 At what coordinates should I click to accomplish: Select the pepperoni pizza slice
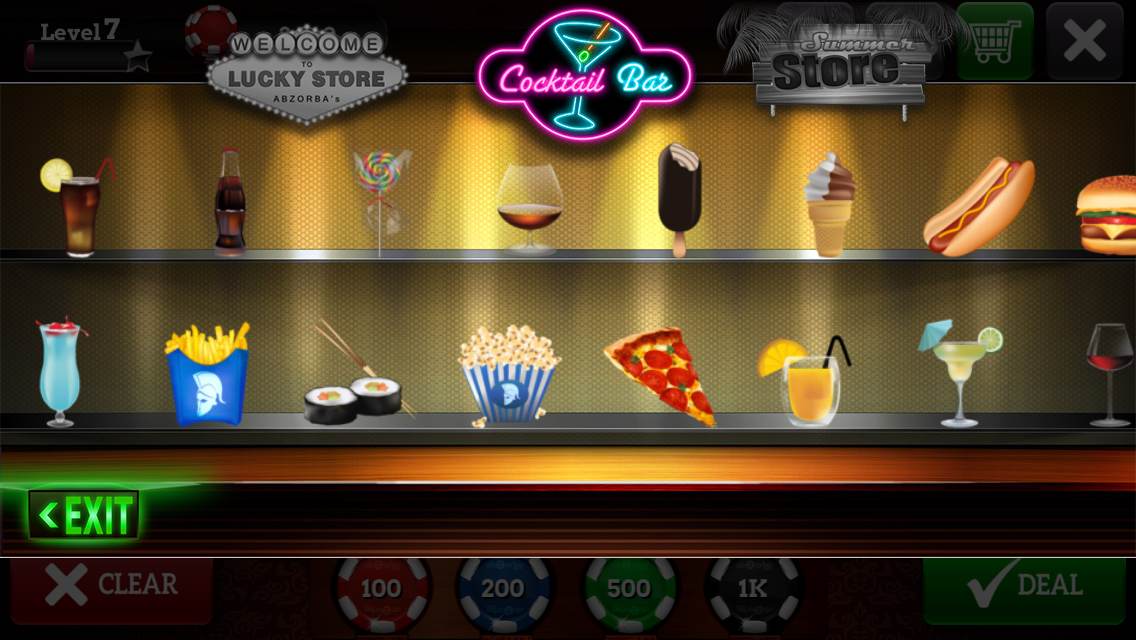(x=664, y=374)
